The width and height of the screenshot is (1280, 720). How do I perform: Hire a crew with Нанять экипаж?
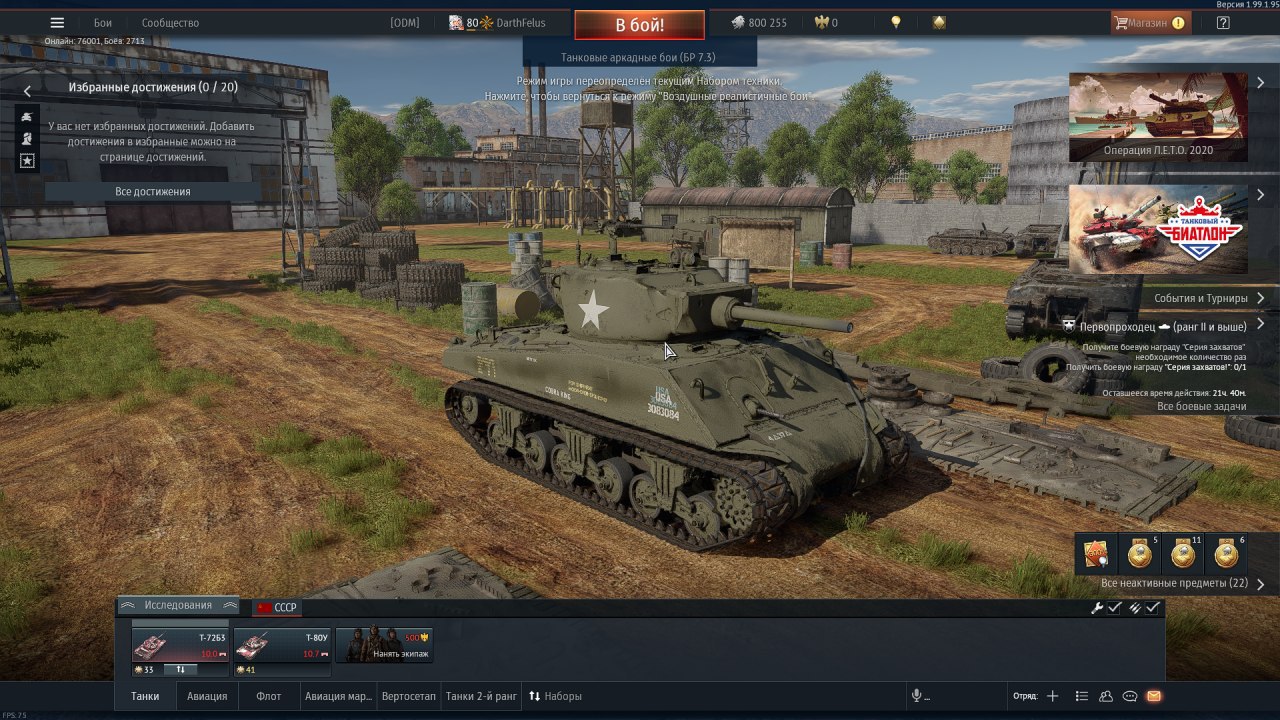coord(384,646)
